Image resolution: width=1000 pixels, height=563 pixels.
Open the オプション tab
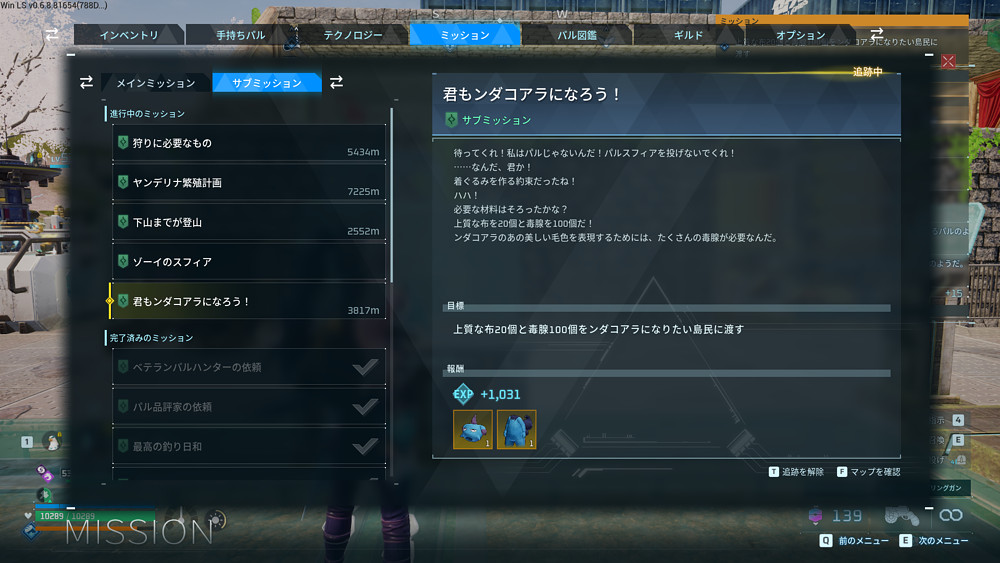[801, 35]
